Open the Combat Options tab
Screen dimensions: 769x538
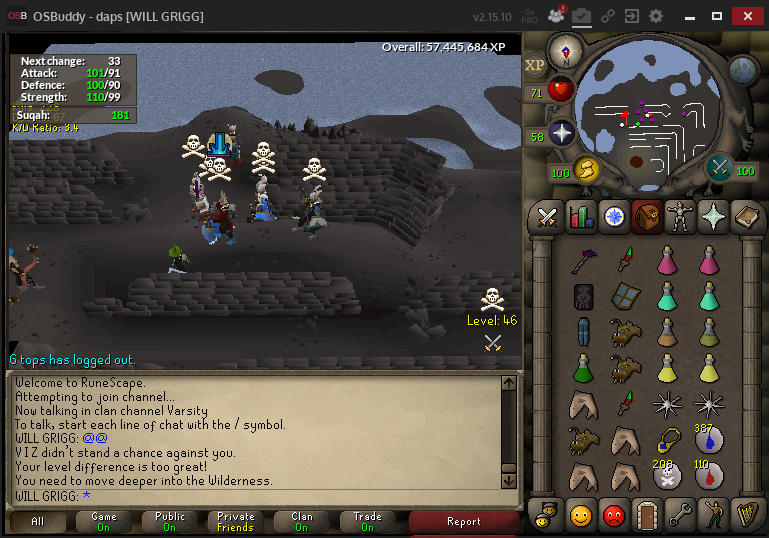547,216
